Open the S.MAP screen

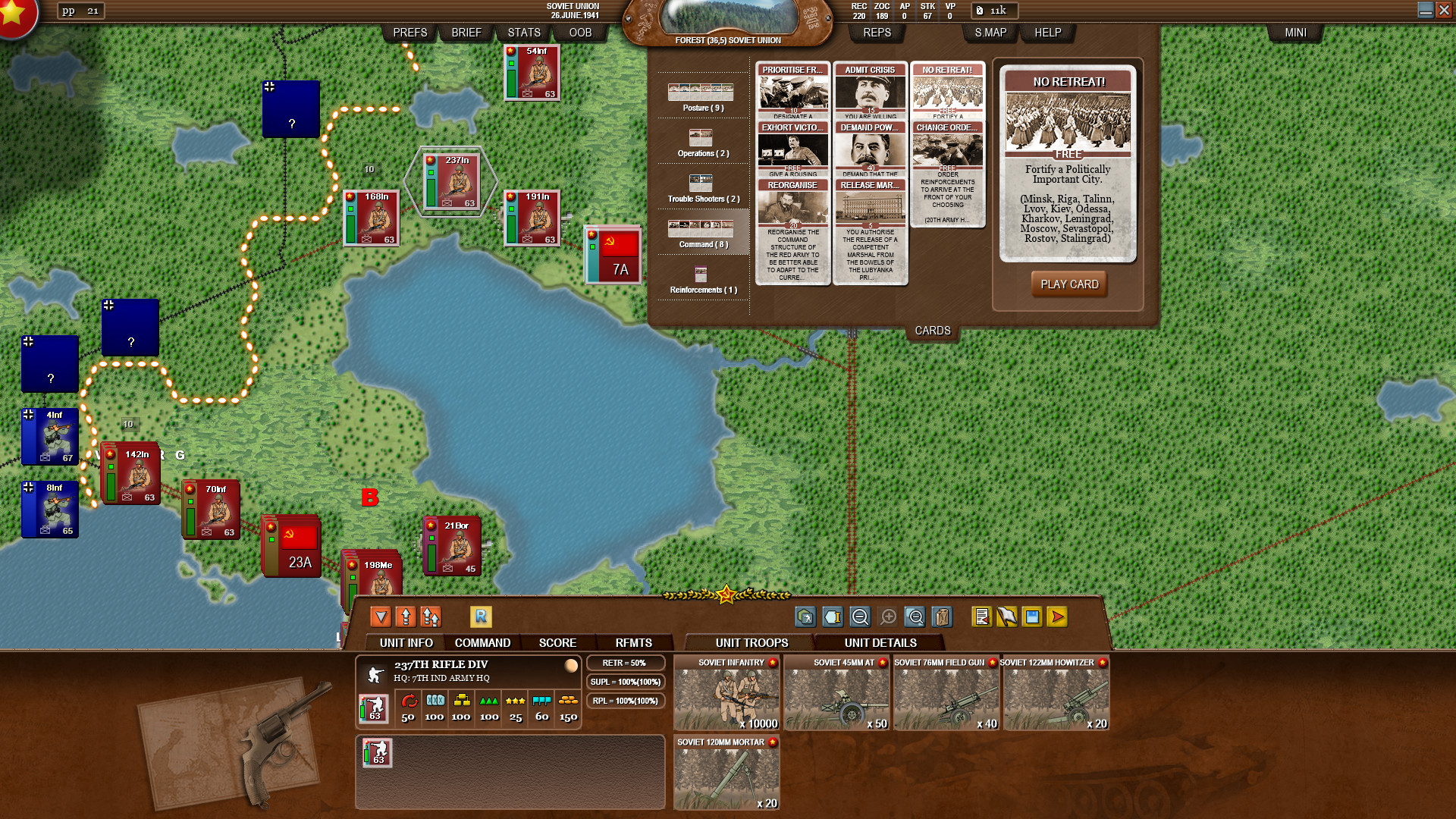pyautogui.click(x=989, y=33)
